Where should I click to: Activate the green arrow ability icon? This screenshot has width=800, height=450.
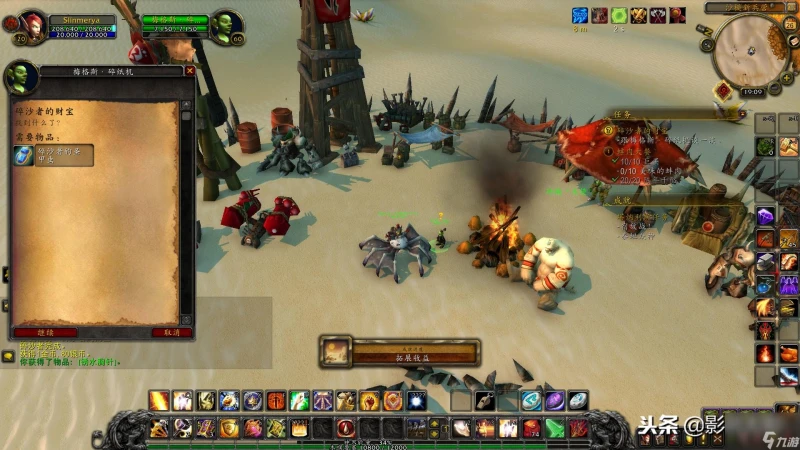[555, 428]
